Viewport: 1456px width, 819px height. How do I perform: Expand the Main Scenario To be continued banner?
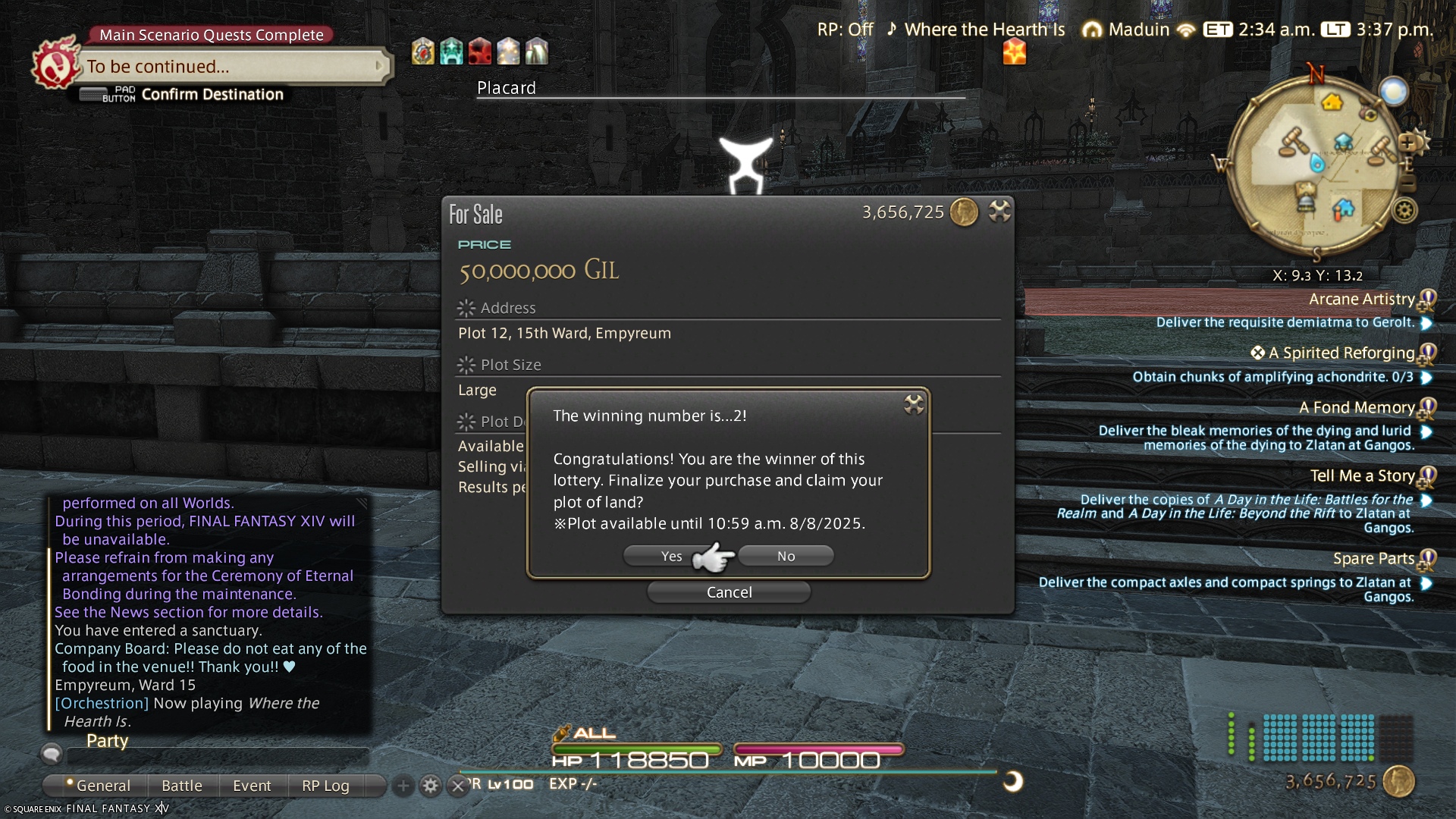(x=231, y=67)
